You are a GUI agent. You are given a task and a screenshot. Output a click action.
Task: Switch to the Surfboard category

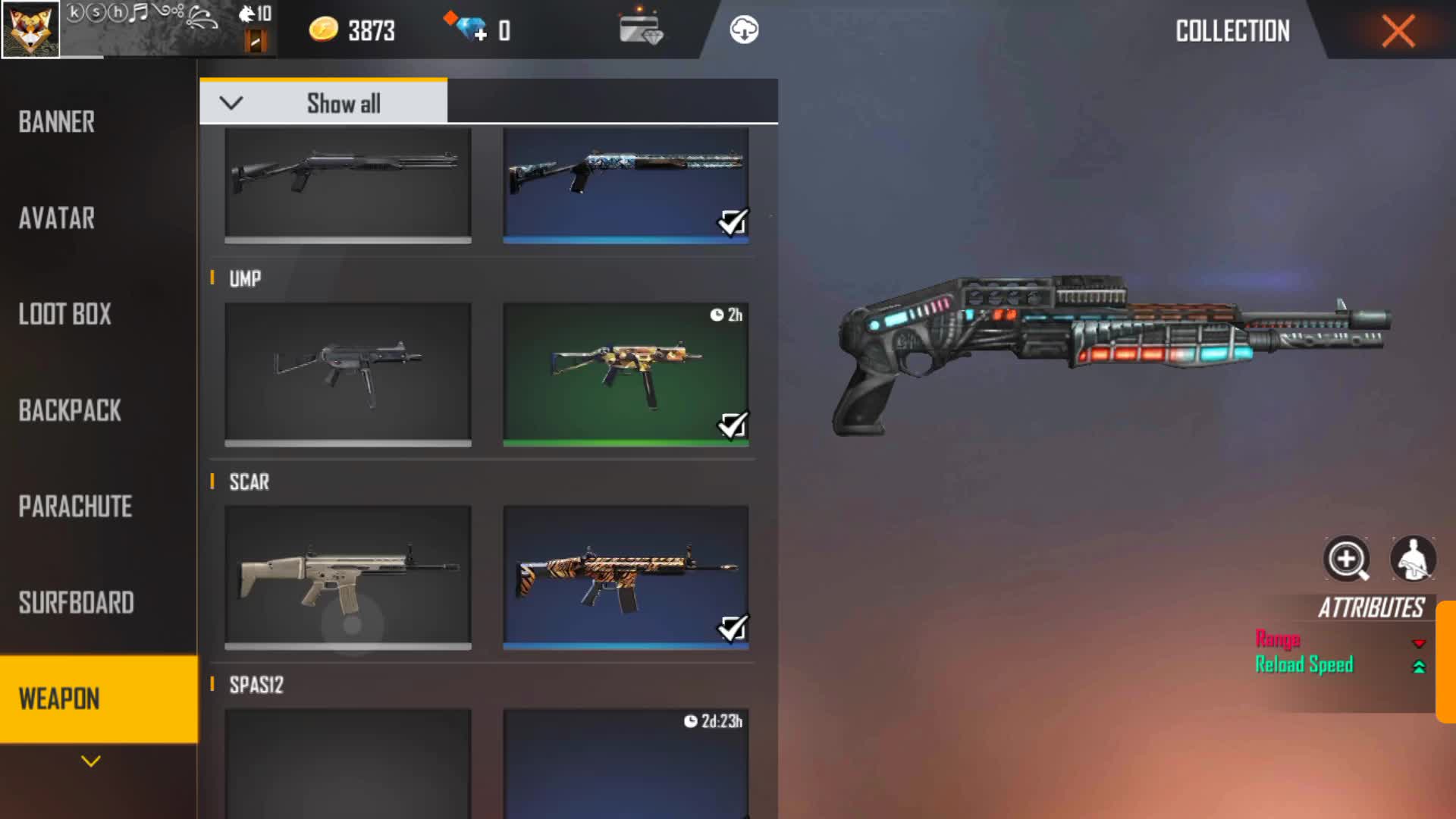point(76,603)
